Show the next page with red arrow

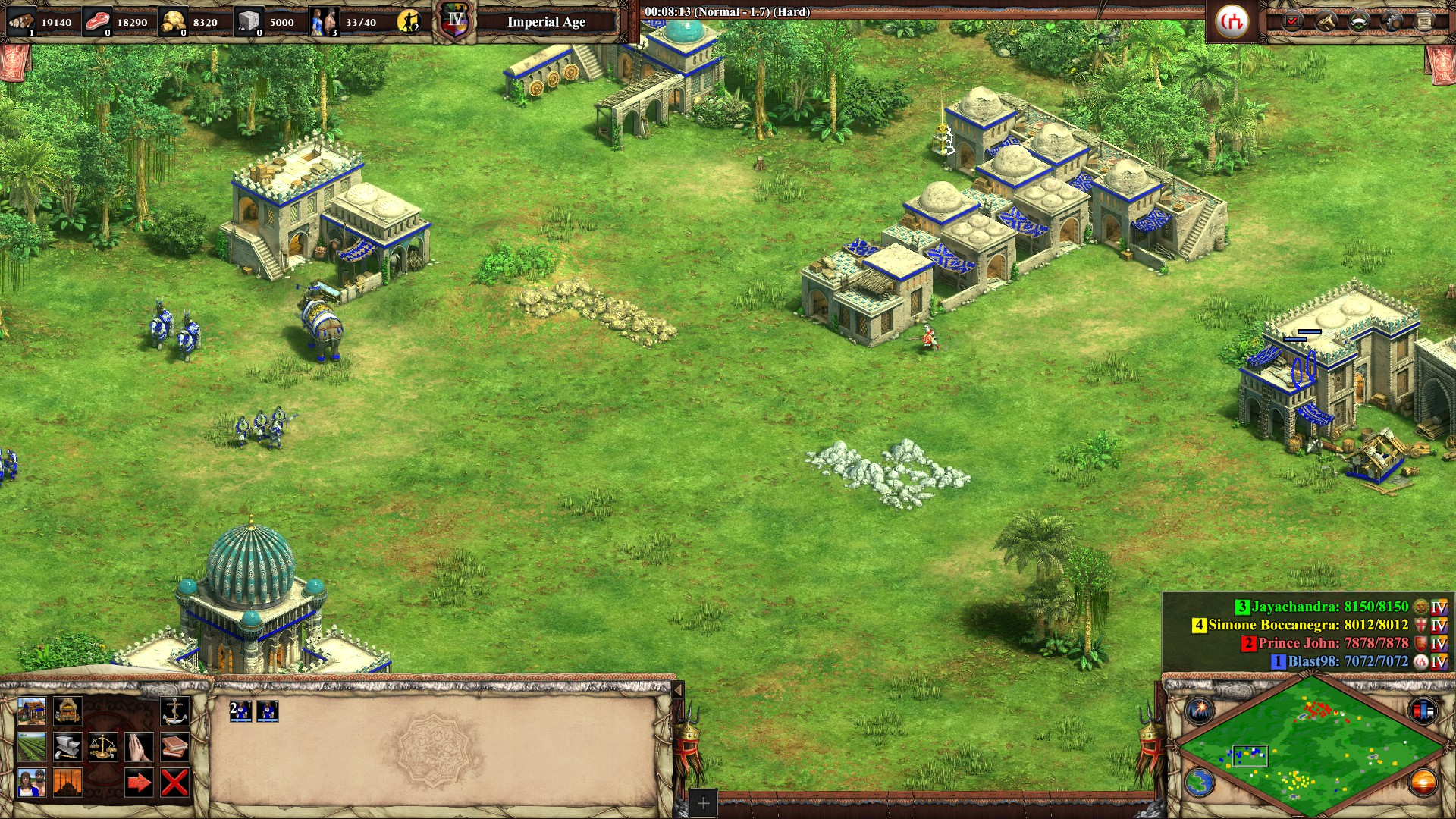coord(140,783)
